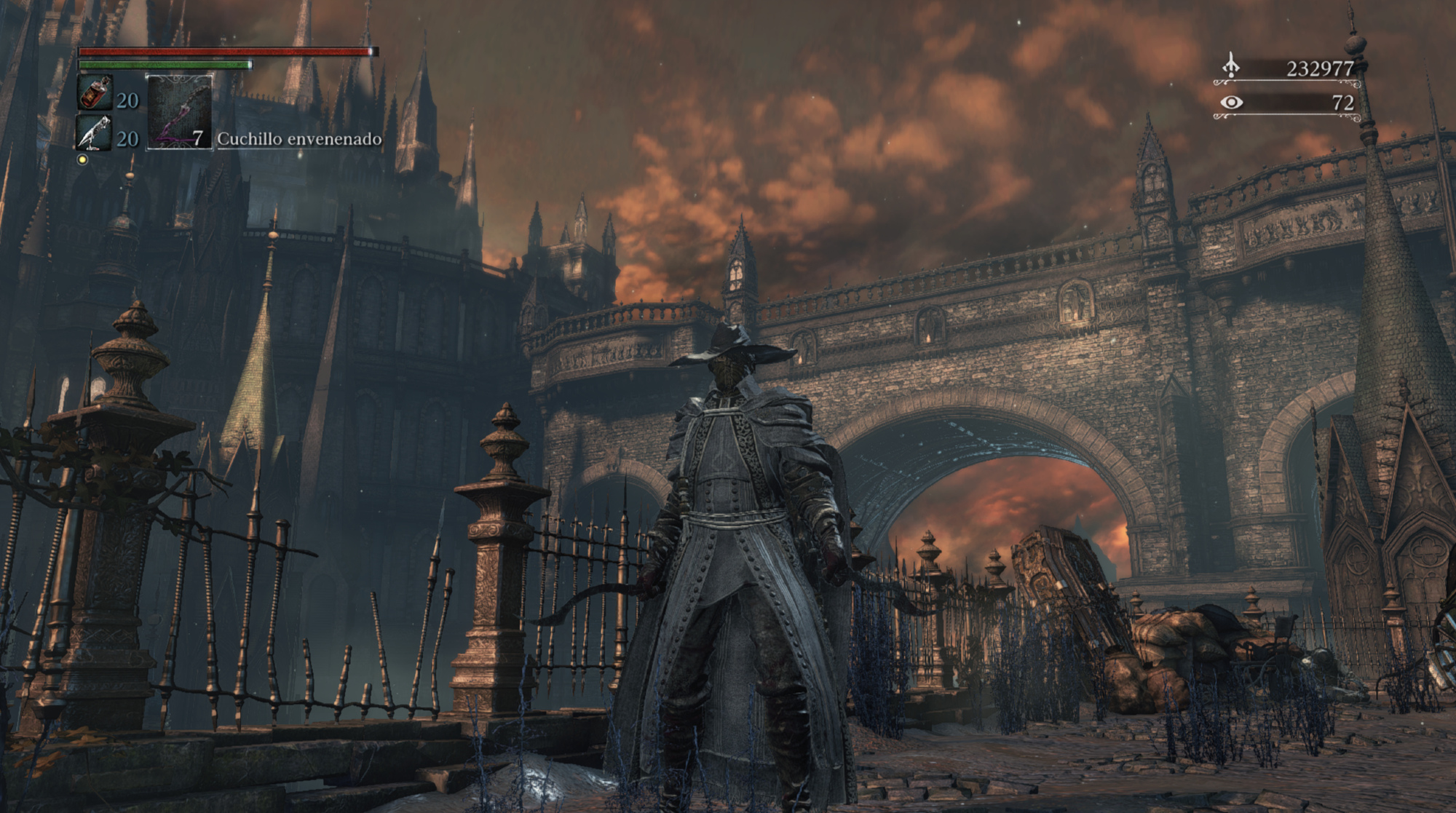Use the Cuchillo envenenado quick item slot
Viewport: 1456px width, 813px height.
[x=180, y=113]
